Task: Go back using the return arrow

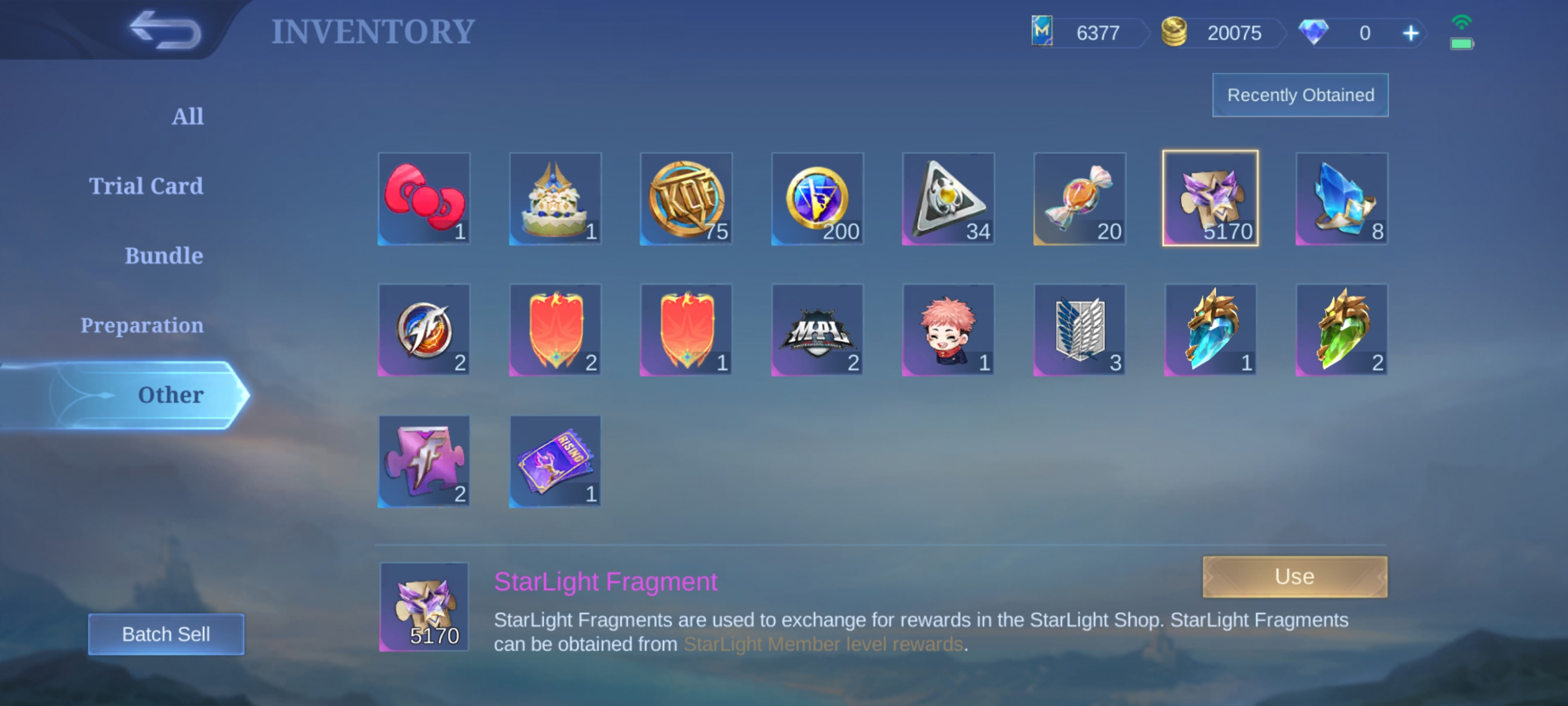Action: [x=164, y=30]
